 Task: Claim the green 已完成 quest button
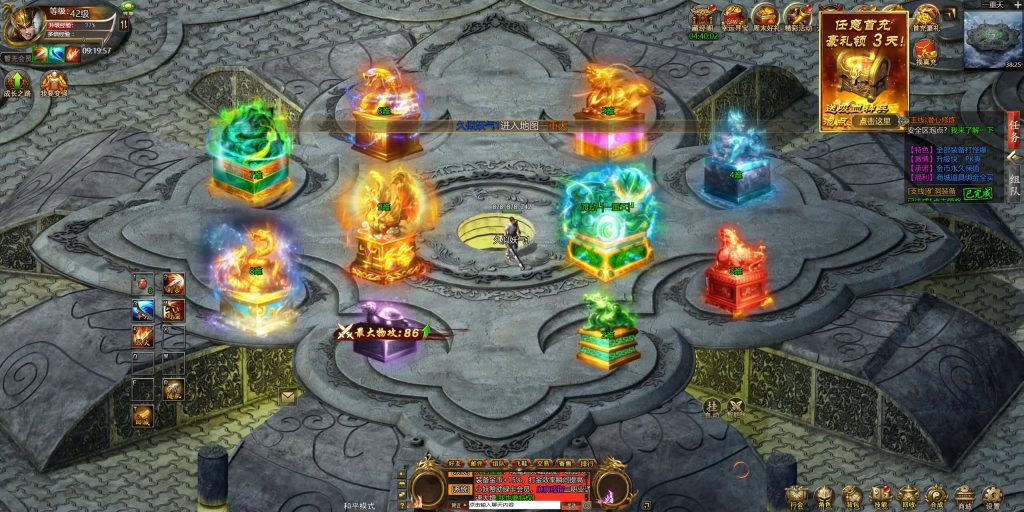coord(978,193)
